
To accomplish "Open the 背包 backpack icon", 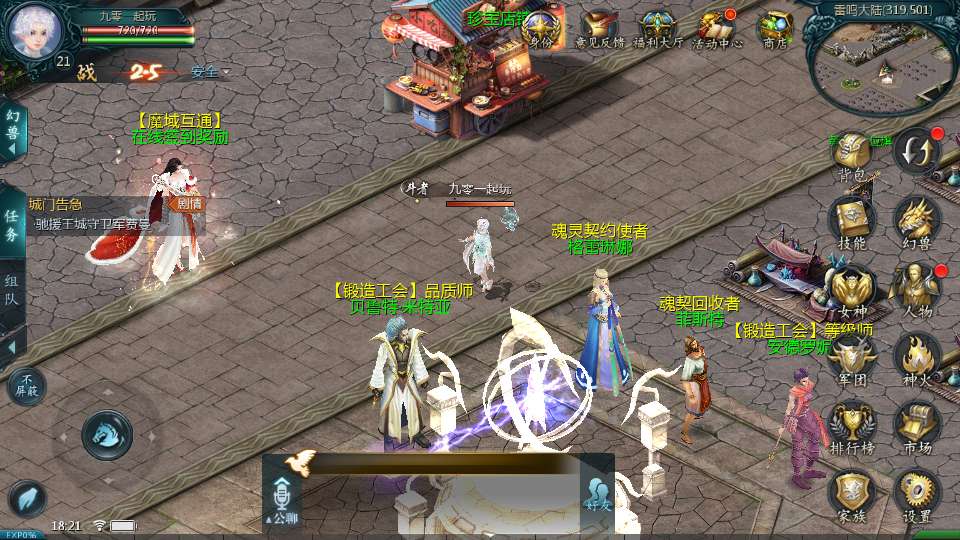I will [x=852, y=155].
